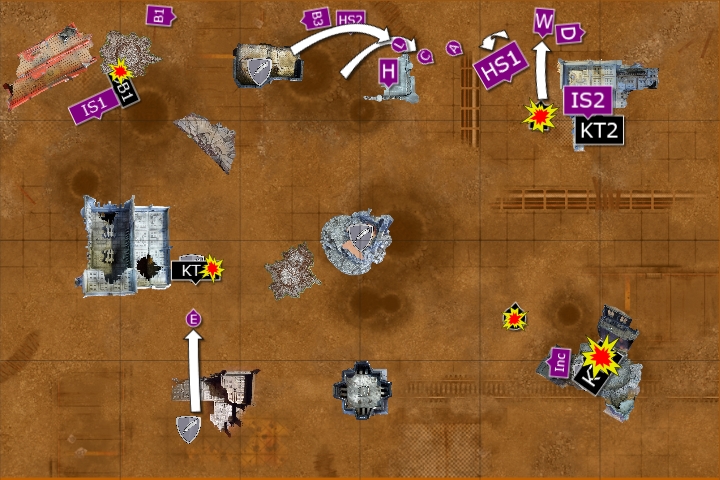Choose the purple Inc unit token

tap(562, 361)
